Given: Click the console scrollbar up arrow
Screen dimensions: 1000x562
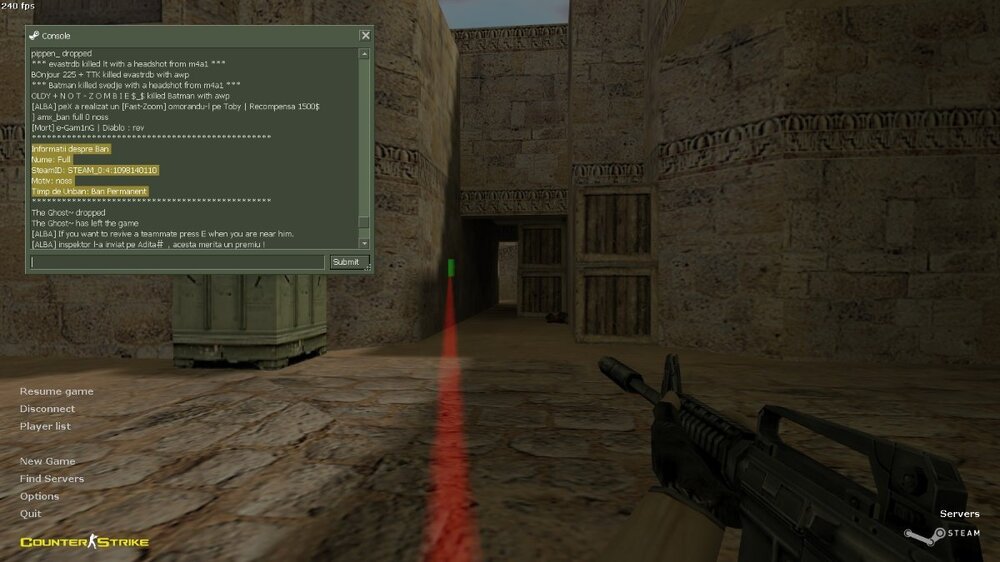Looking at the screenshot, I should (x=364, y=53).
